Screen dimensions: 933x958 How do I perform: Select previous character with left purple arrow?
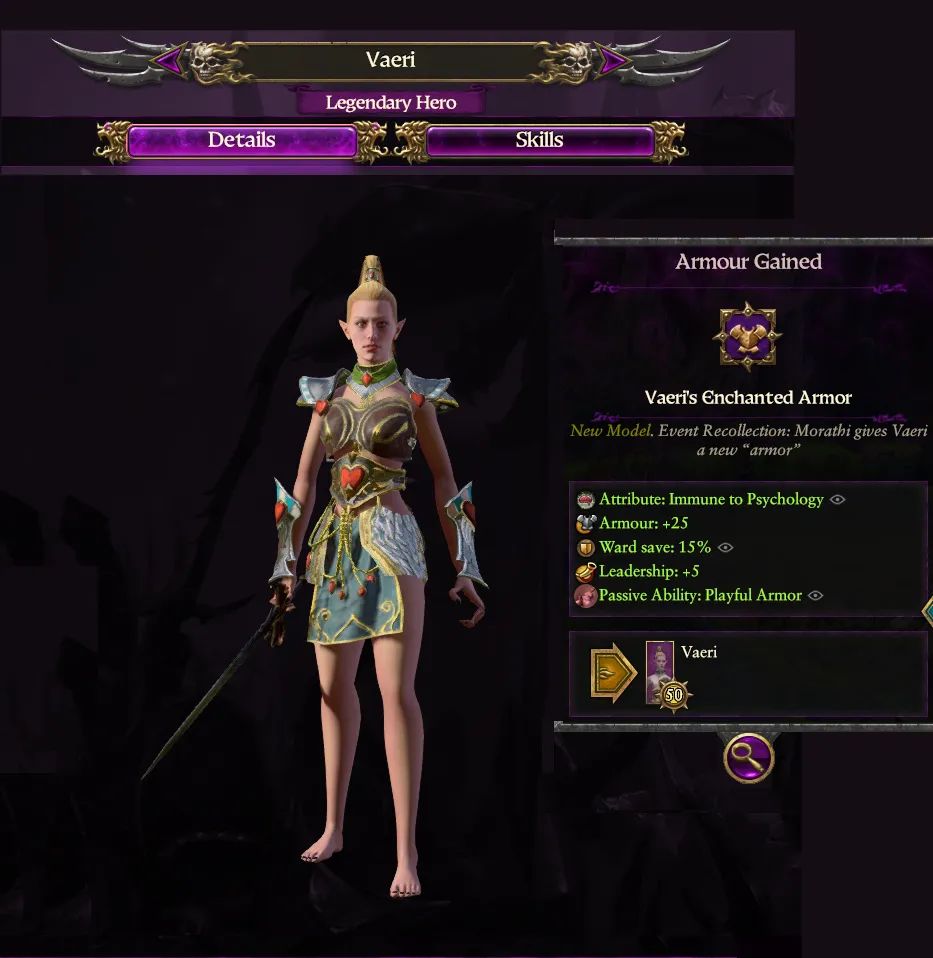168,61
